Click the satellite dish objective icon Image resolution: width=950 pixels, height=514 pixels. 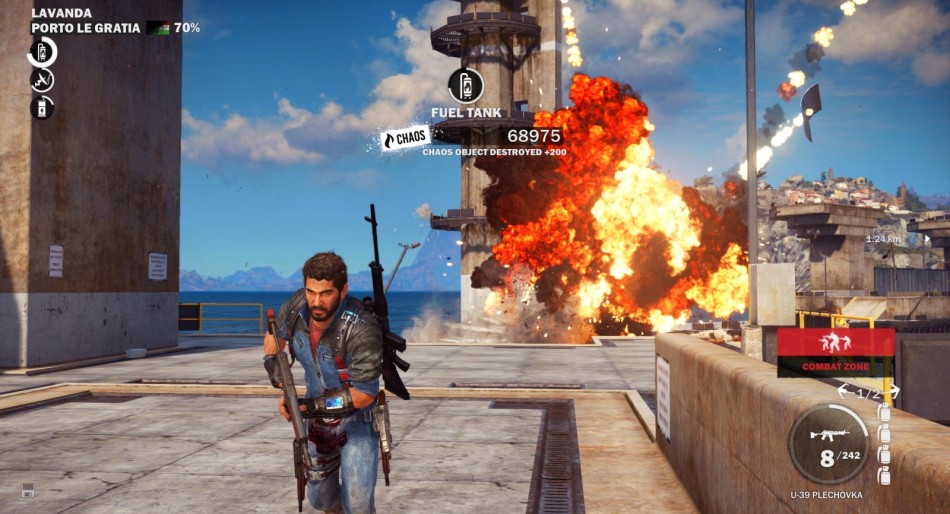tap(42, 79)
